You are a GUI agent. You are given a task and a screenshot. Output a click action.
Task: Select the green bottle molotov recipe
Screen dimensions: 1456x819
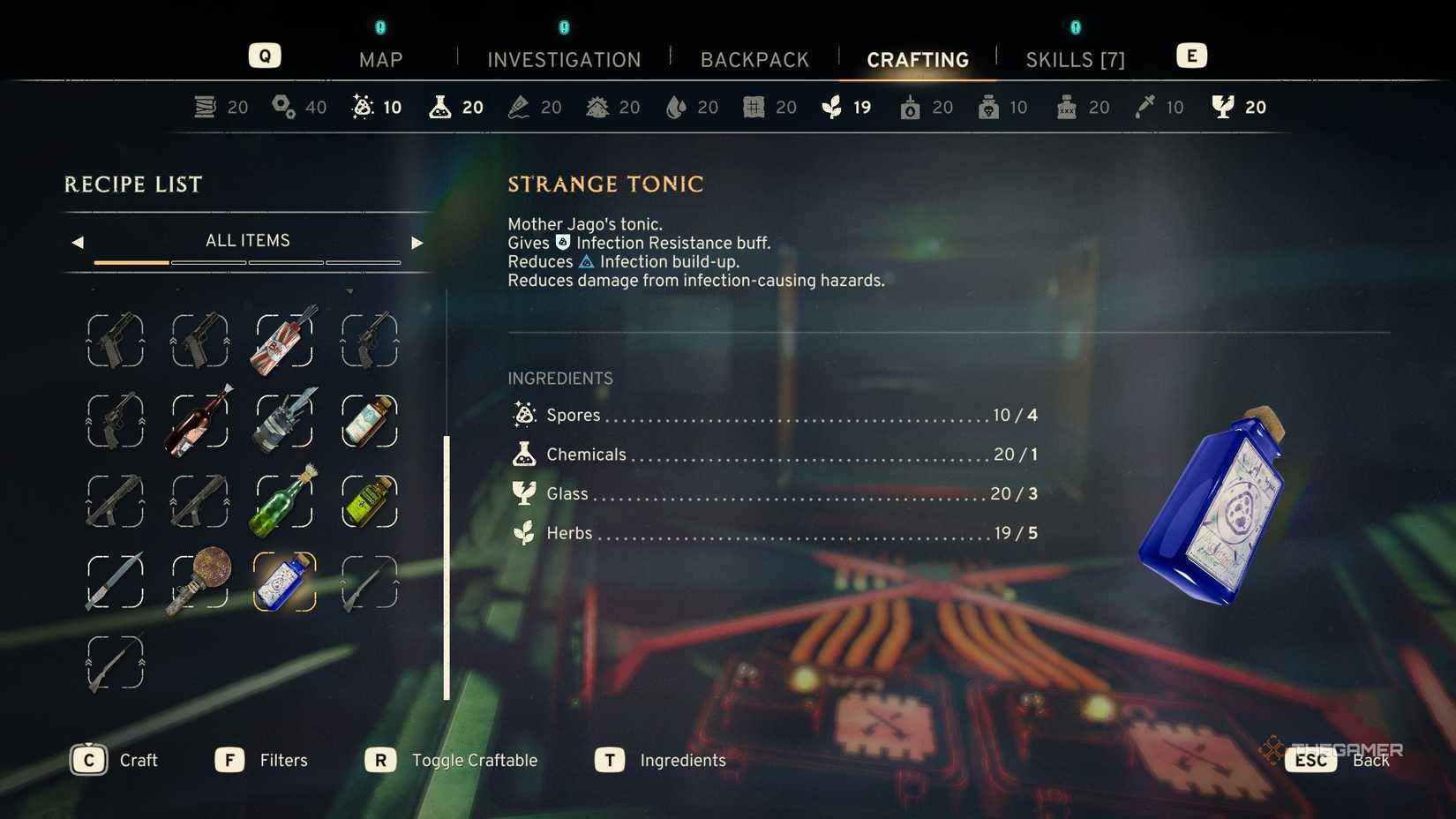(x=282, y=501)
